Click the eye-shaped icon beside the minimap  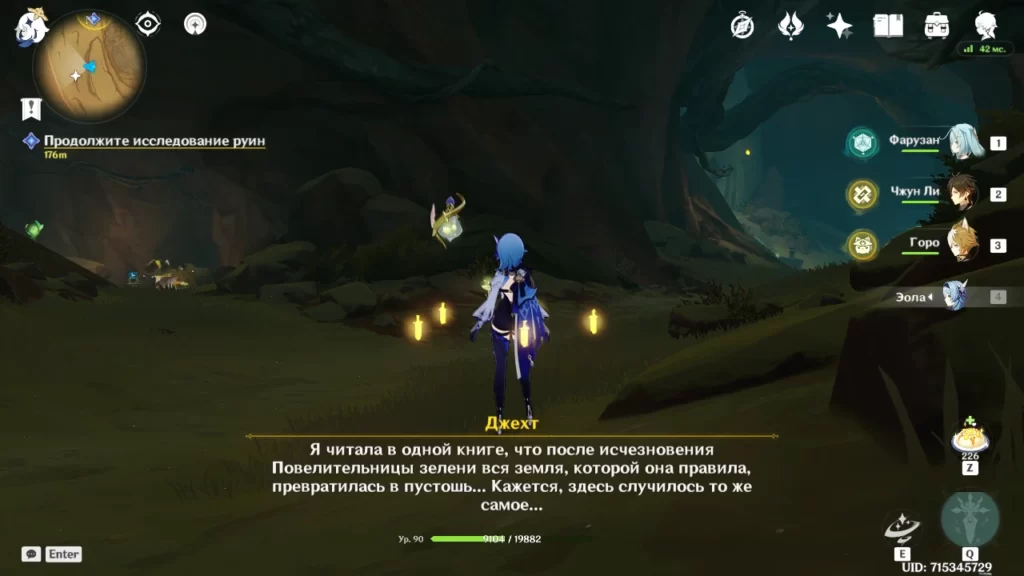click(x=148, y=23)
